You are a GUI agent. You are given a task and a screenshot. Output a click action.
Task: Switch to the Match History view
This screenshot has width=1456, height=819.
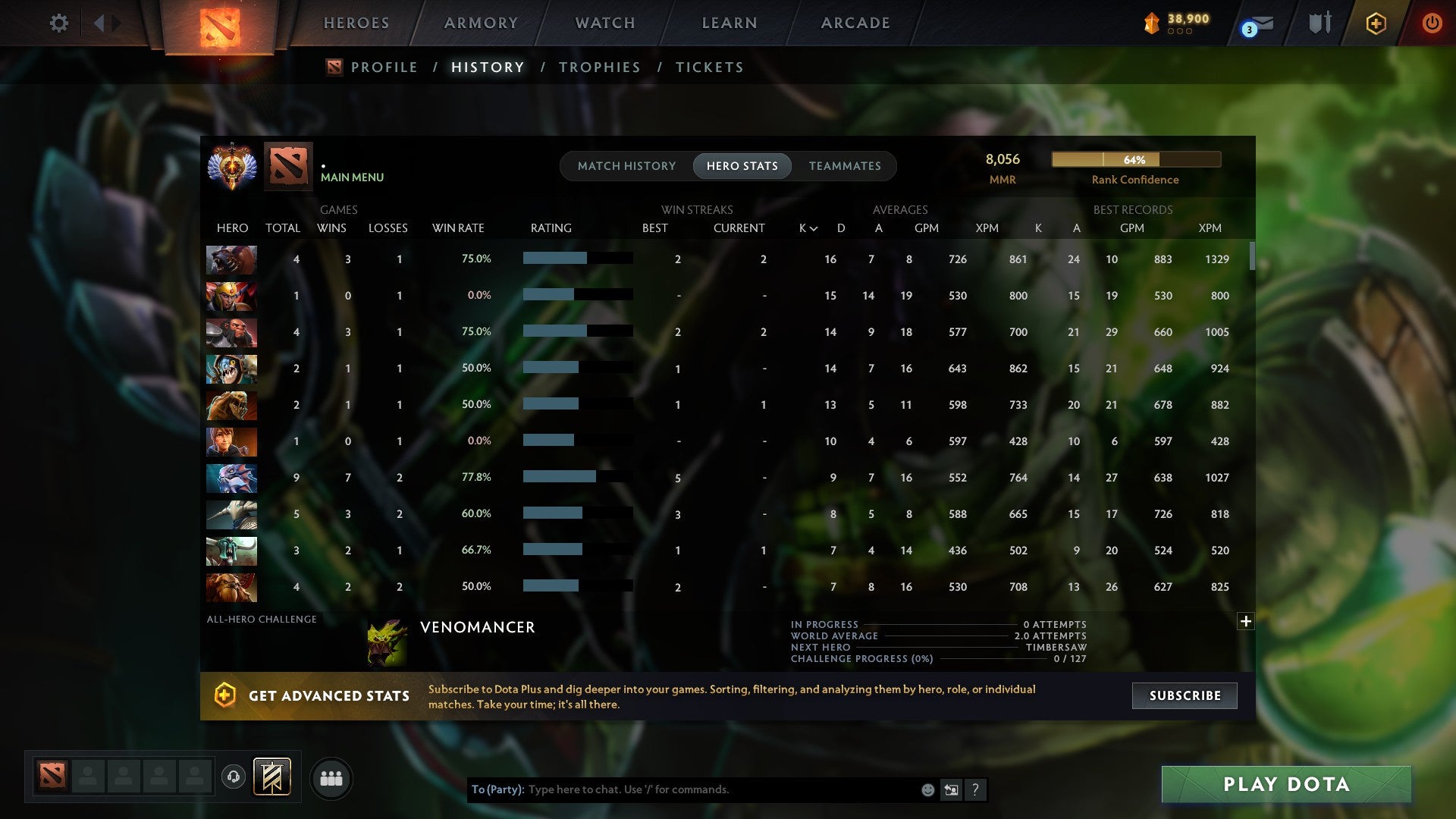tap(626, 165)
